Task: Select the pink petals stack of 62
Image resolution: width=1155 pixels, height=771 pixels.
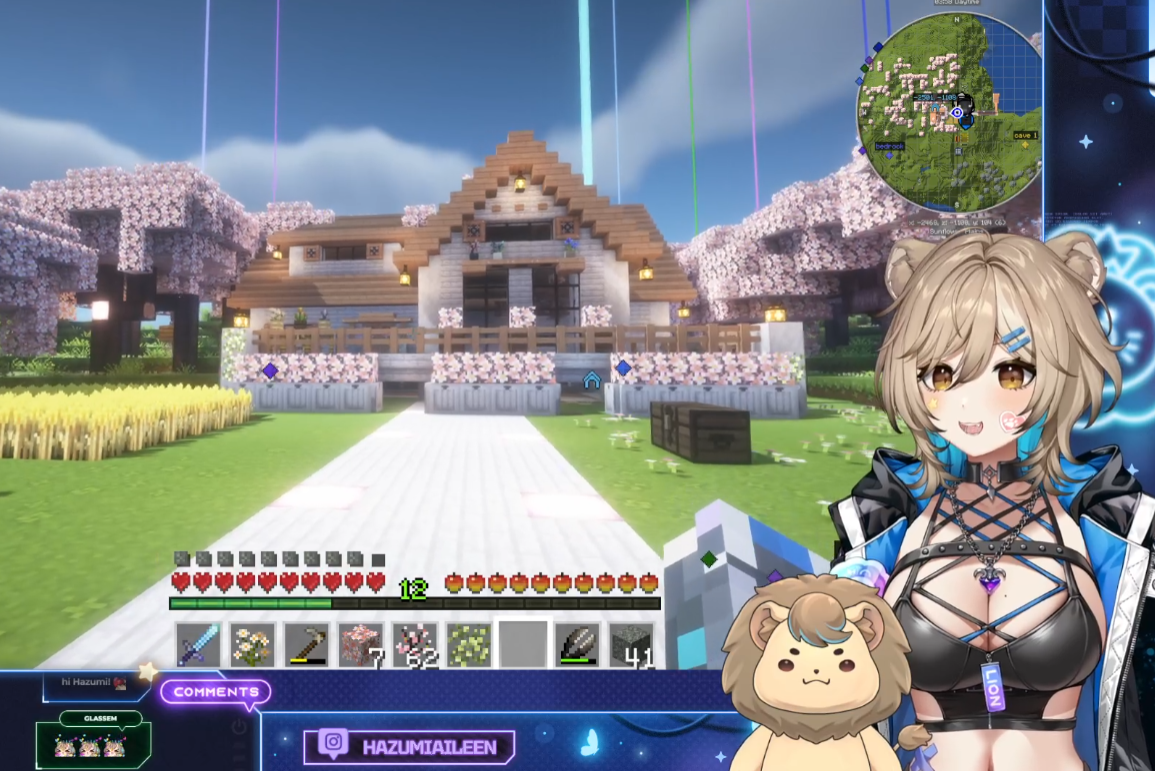Action: pyautogui.click(x=414, y=645)
